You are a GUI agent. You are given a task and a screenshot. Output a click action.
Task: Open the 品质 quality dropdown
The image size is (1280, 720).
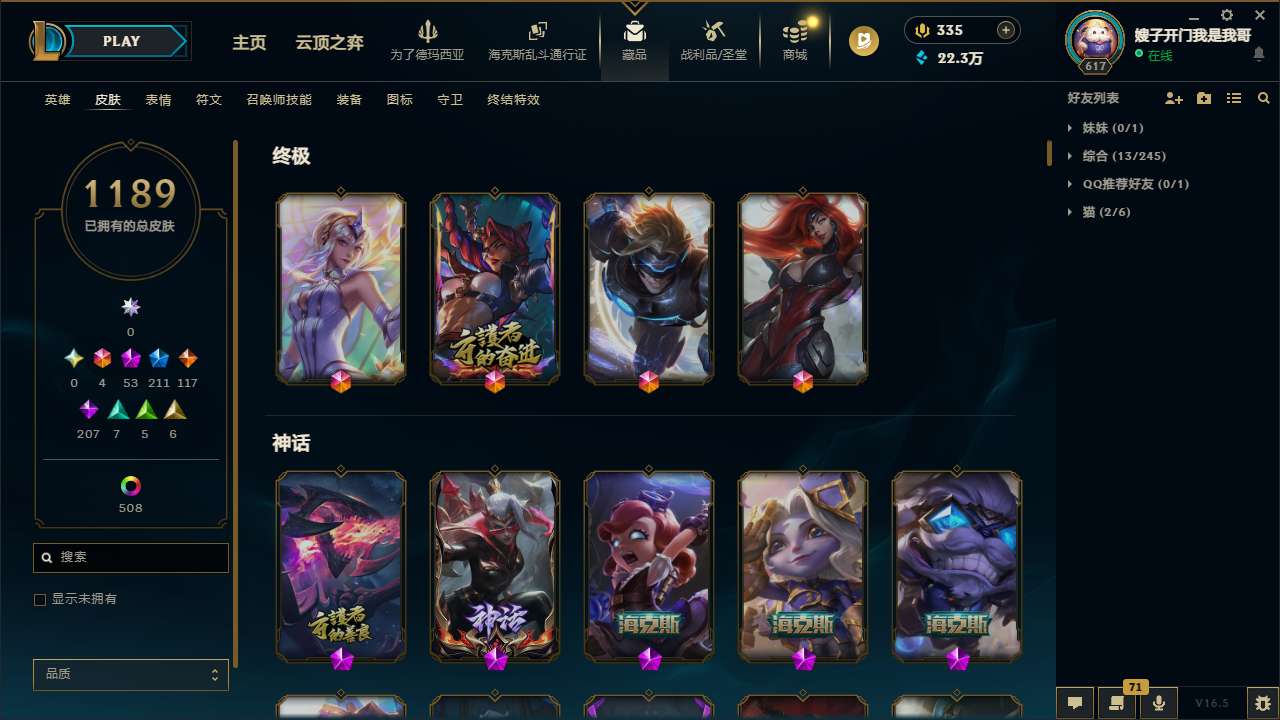130,674
